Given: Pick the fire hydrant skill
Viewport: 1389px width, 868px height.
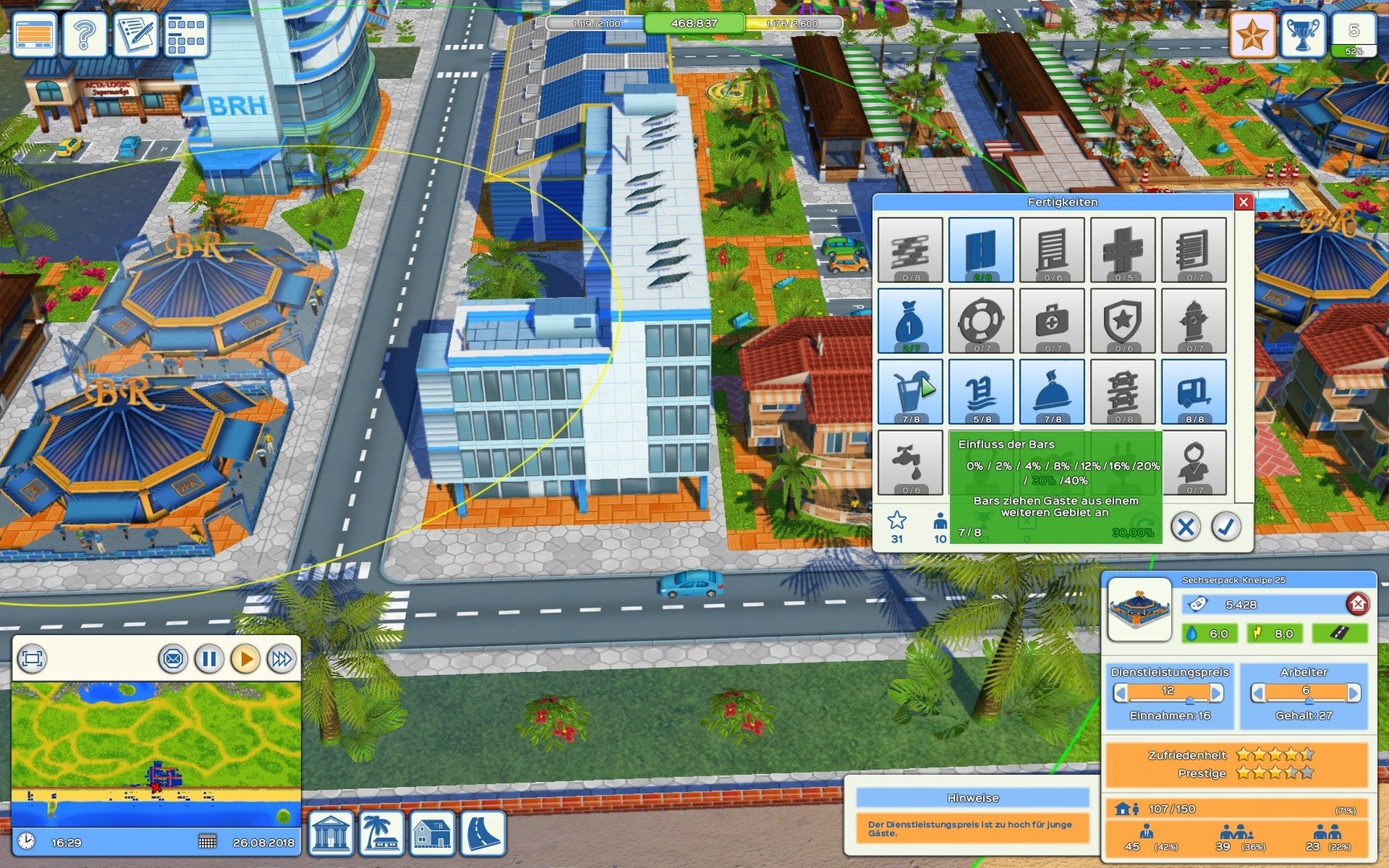Looking at the screenshot, I should pos(1194,321).
